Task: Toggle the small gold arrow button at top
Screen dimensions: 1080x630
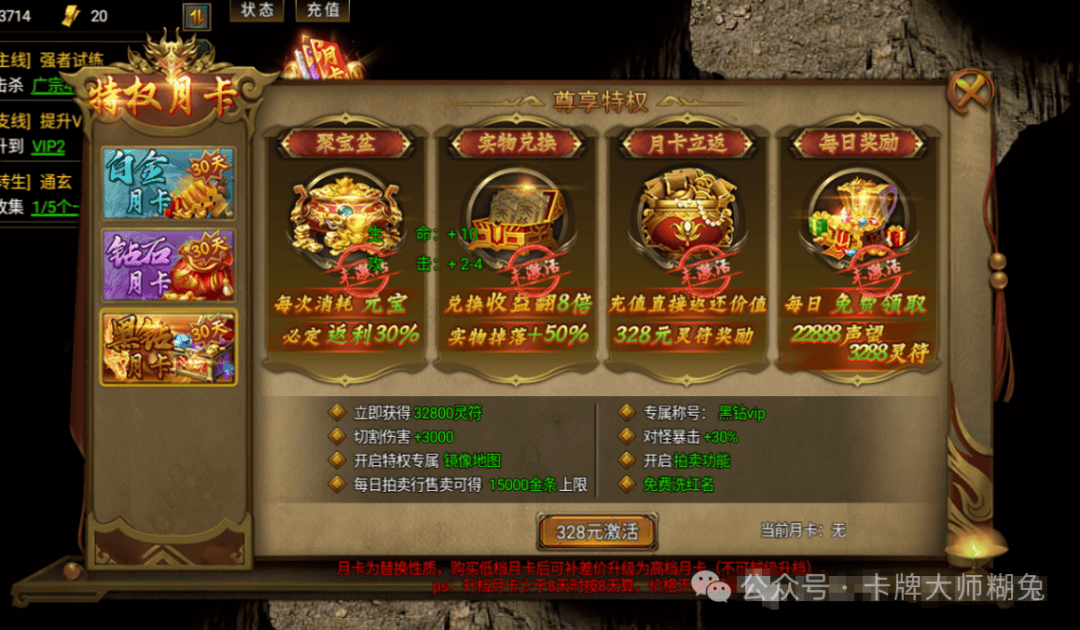Action: [197, 16]
